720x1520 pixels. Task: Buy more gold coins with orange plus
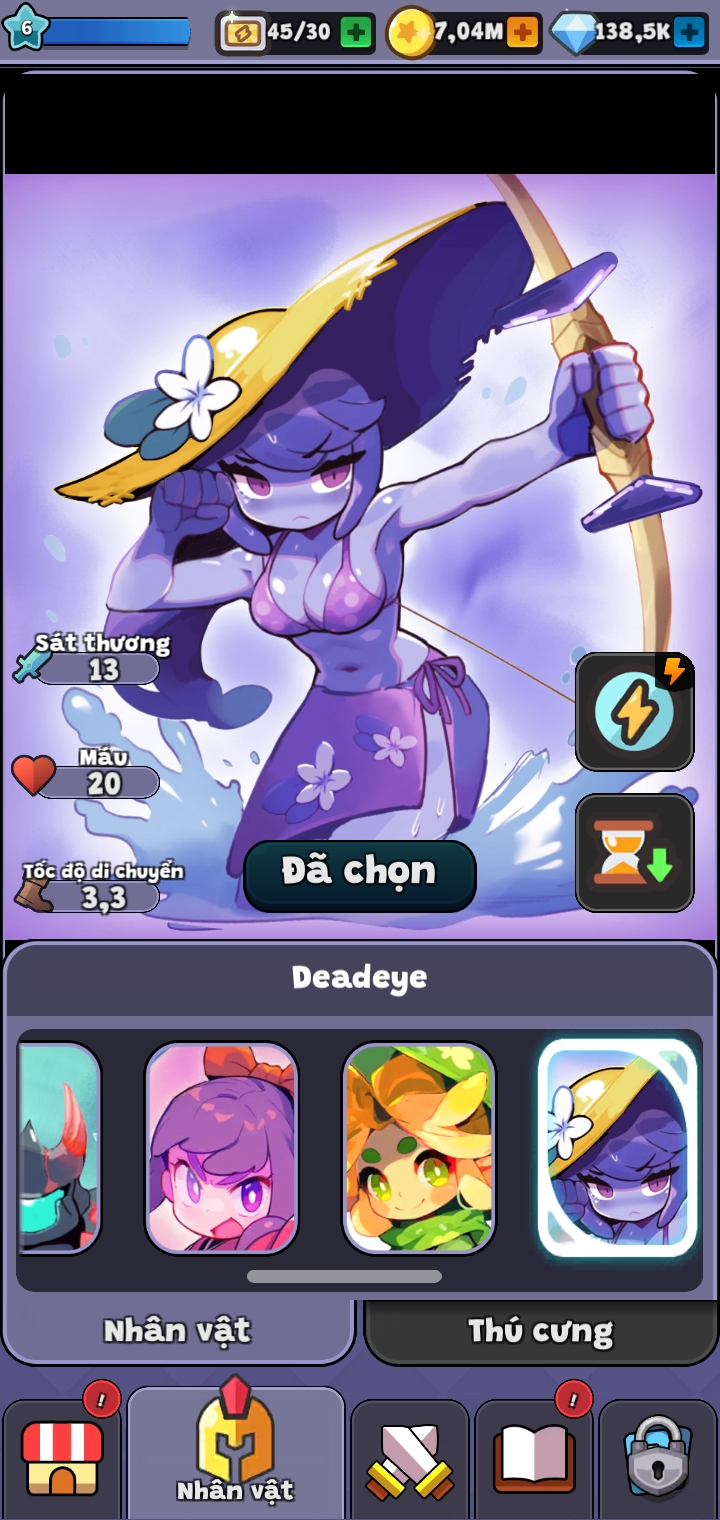pos(522,33)
